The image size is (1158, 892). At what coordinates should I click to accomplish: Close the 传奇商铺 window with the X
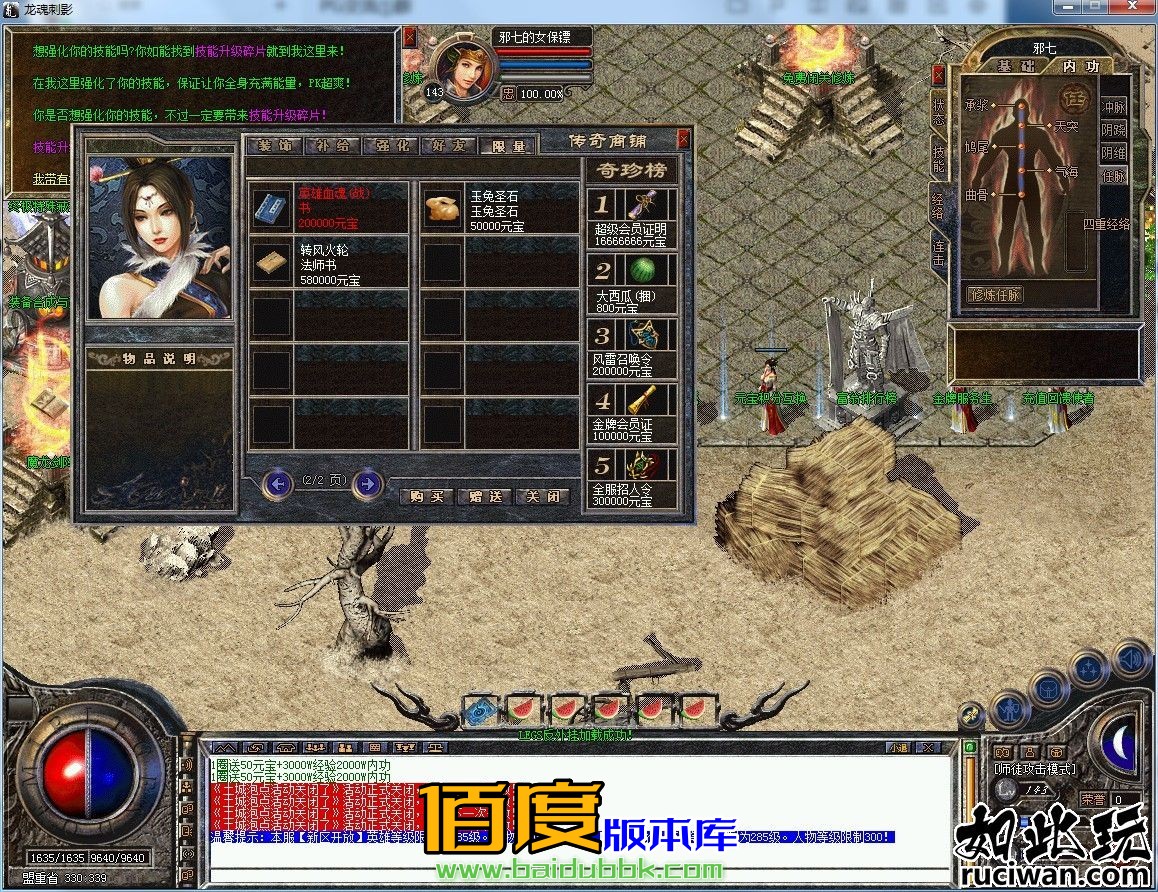click(x=684, y=139)
